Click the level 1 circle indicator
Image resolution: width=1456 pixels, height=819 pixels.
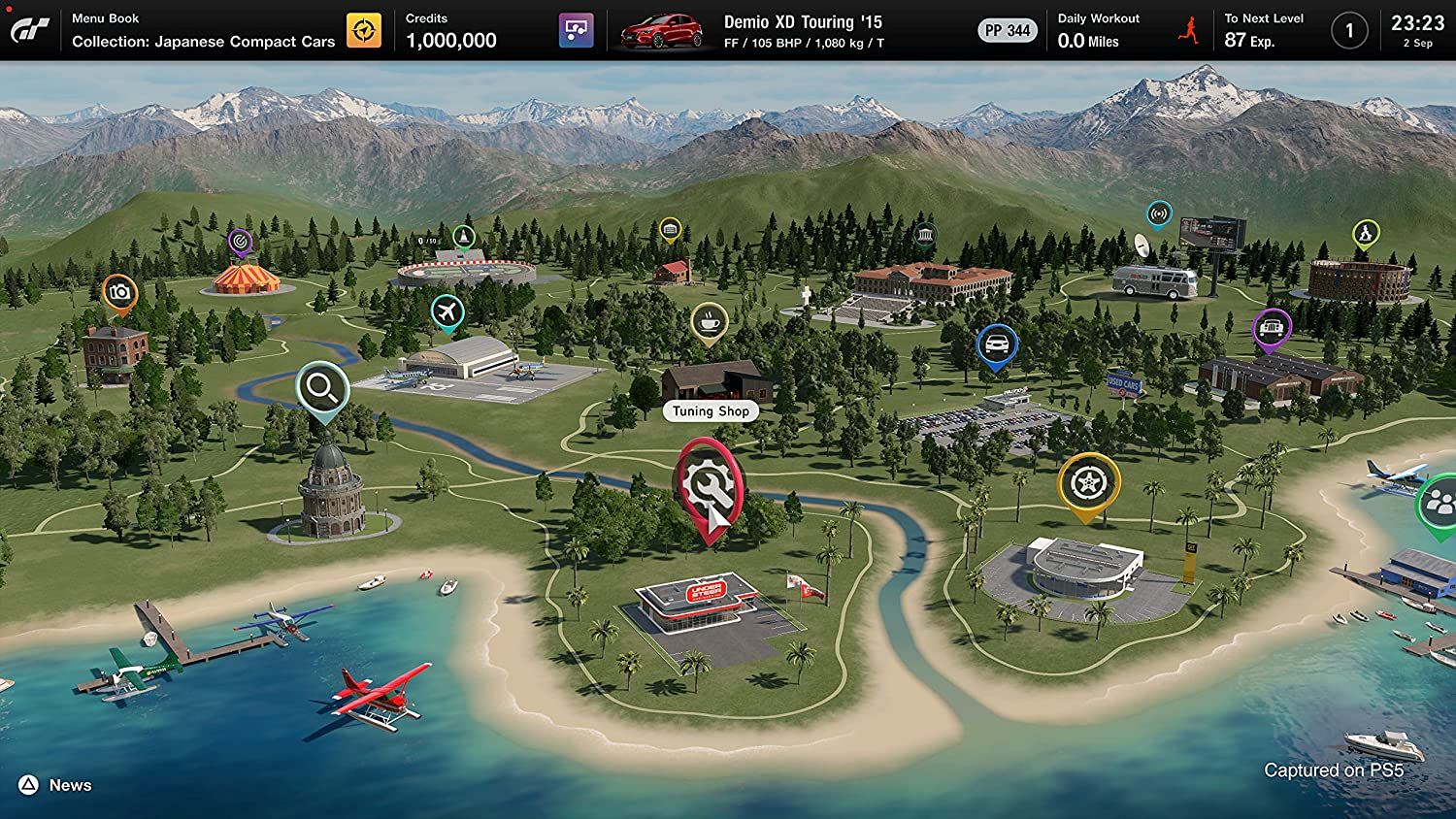(1349, 30)
